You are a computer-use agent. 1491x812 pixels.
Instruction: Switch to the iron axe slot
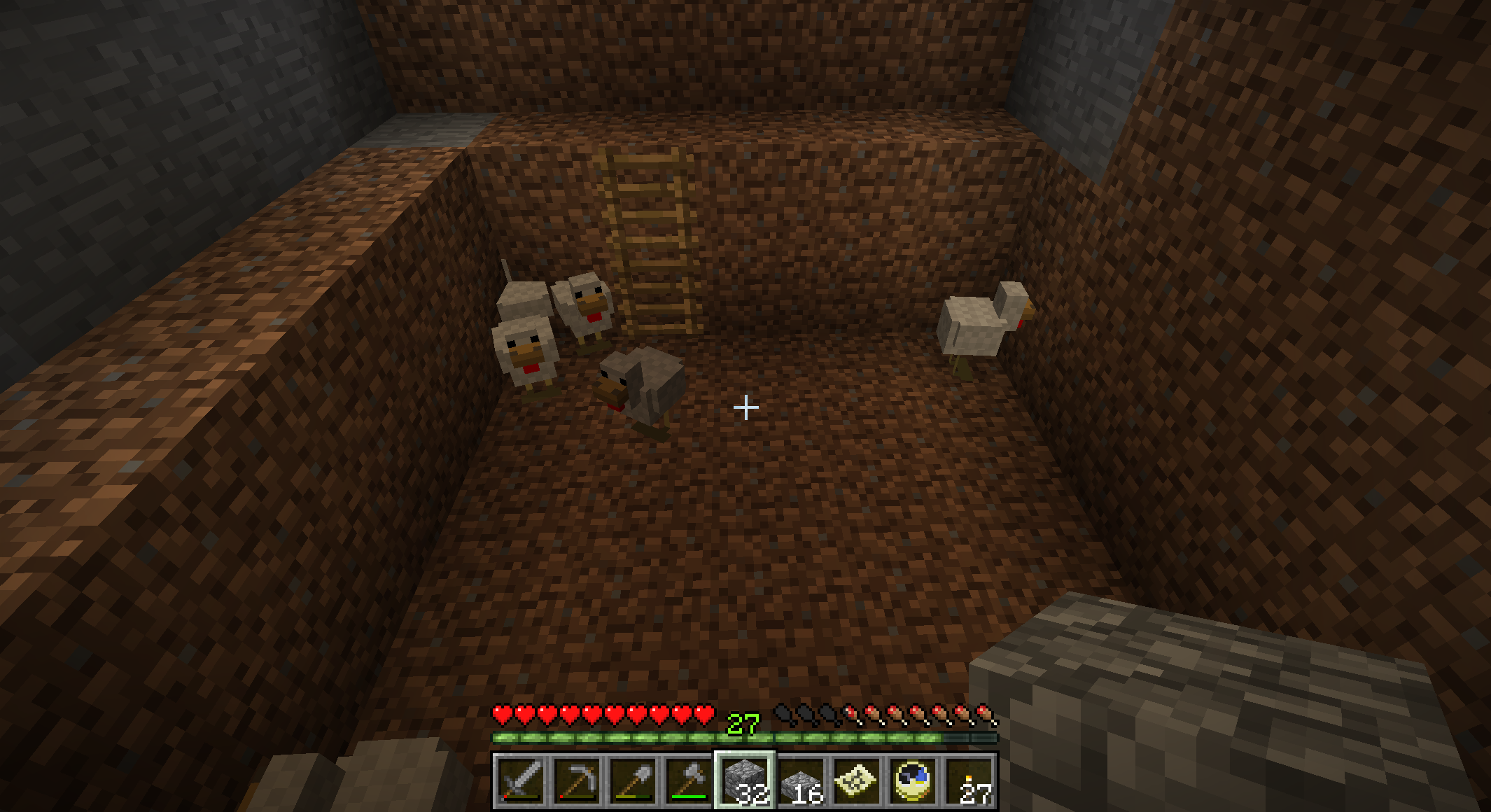click(x=689, y=780)
